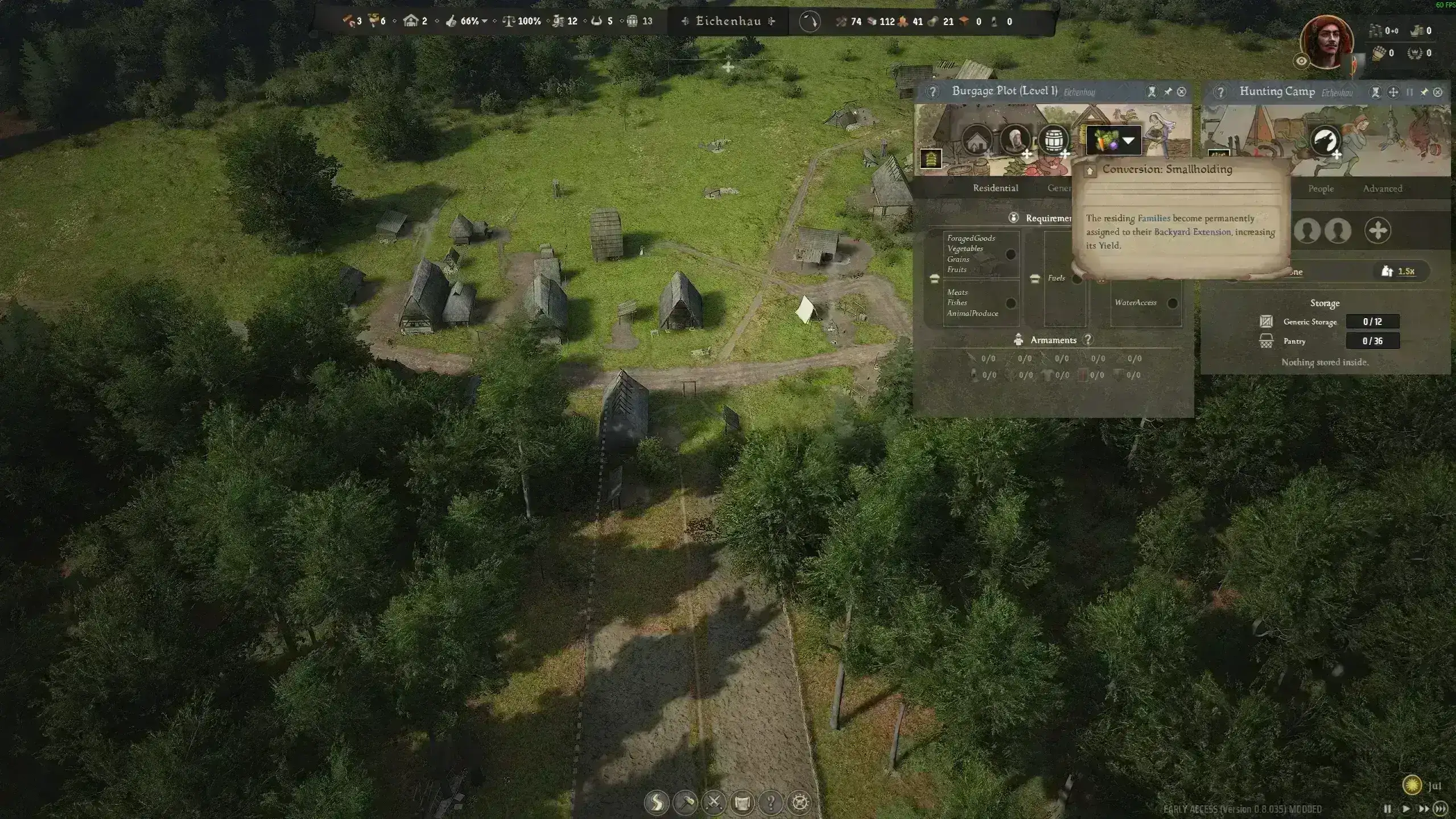Click the lord portrait
This screenshot has height=819, width=1456.
(x=1327, y=43)
